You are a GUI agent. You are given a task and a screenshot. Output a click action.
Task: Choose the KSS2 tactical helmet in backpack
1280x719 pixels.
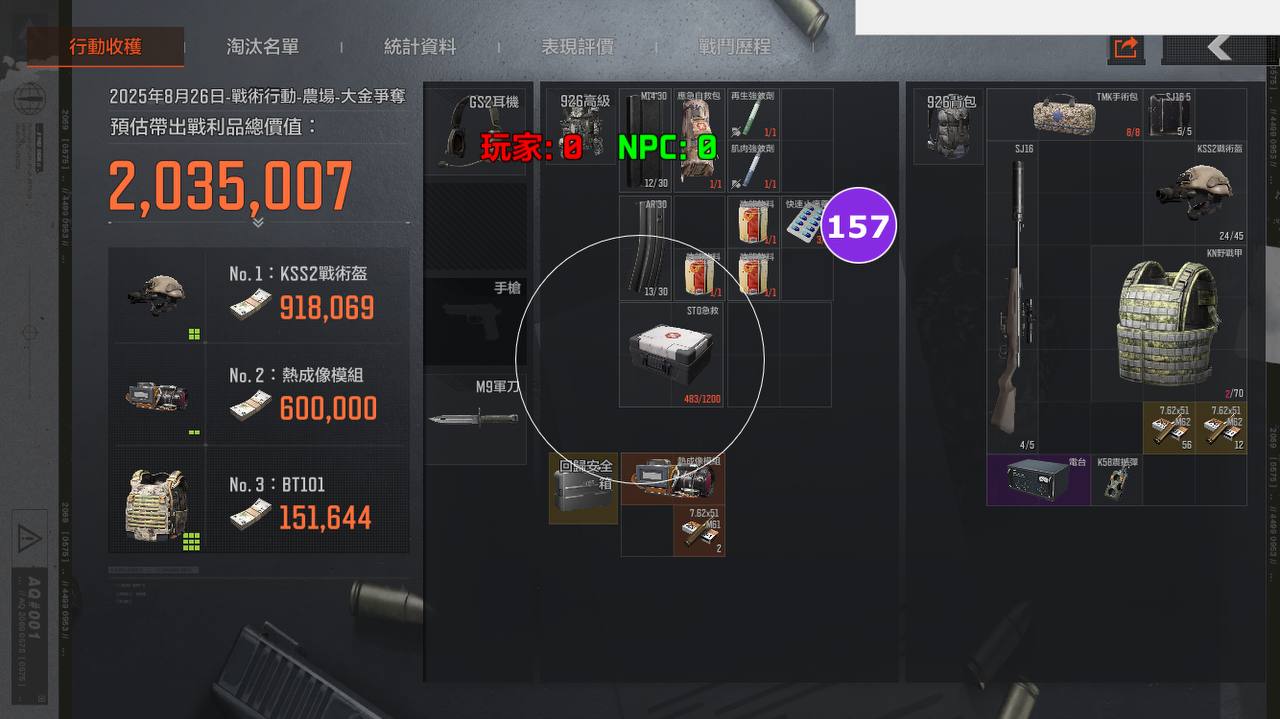[1194, 192]
